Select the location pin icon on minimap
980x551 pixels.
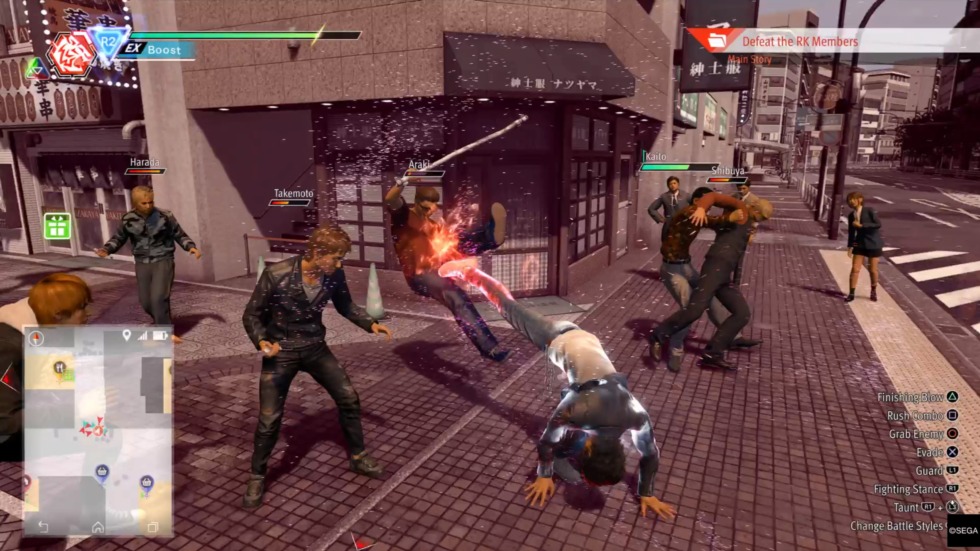(x=126, y=335)
